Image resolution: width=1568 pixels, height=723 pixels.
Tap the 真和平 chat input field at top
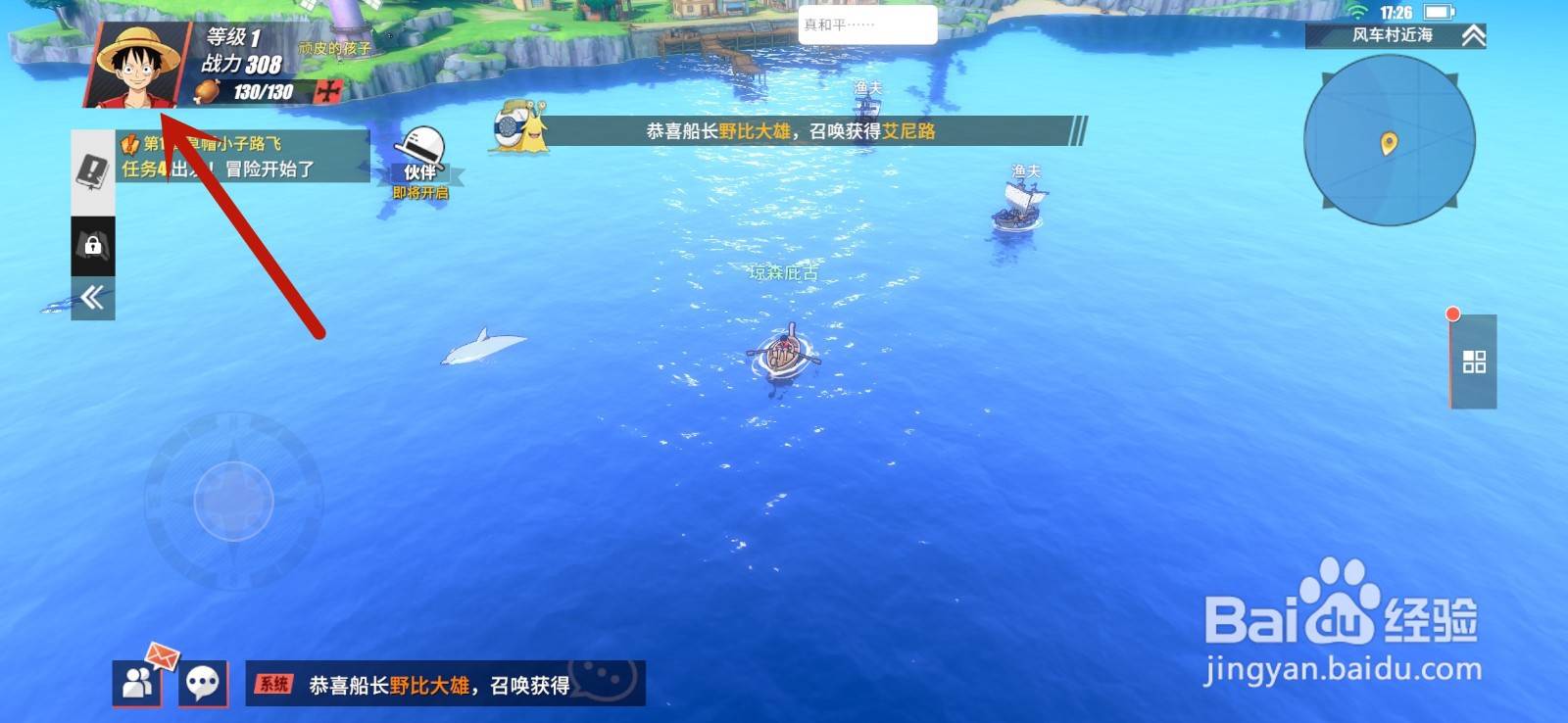coord(862,24)
